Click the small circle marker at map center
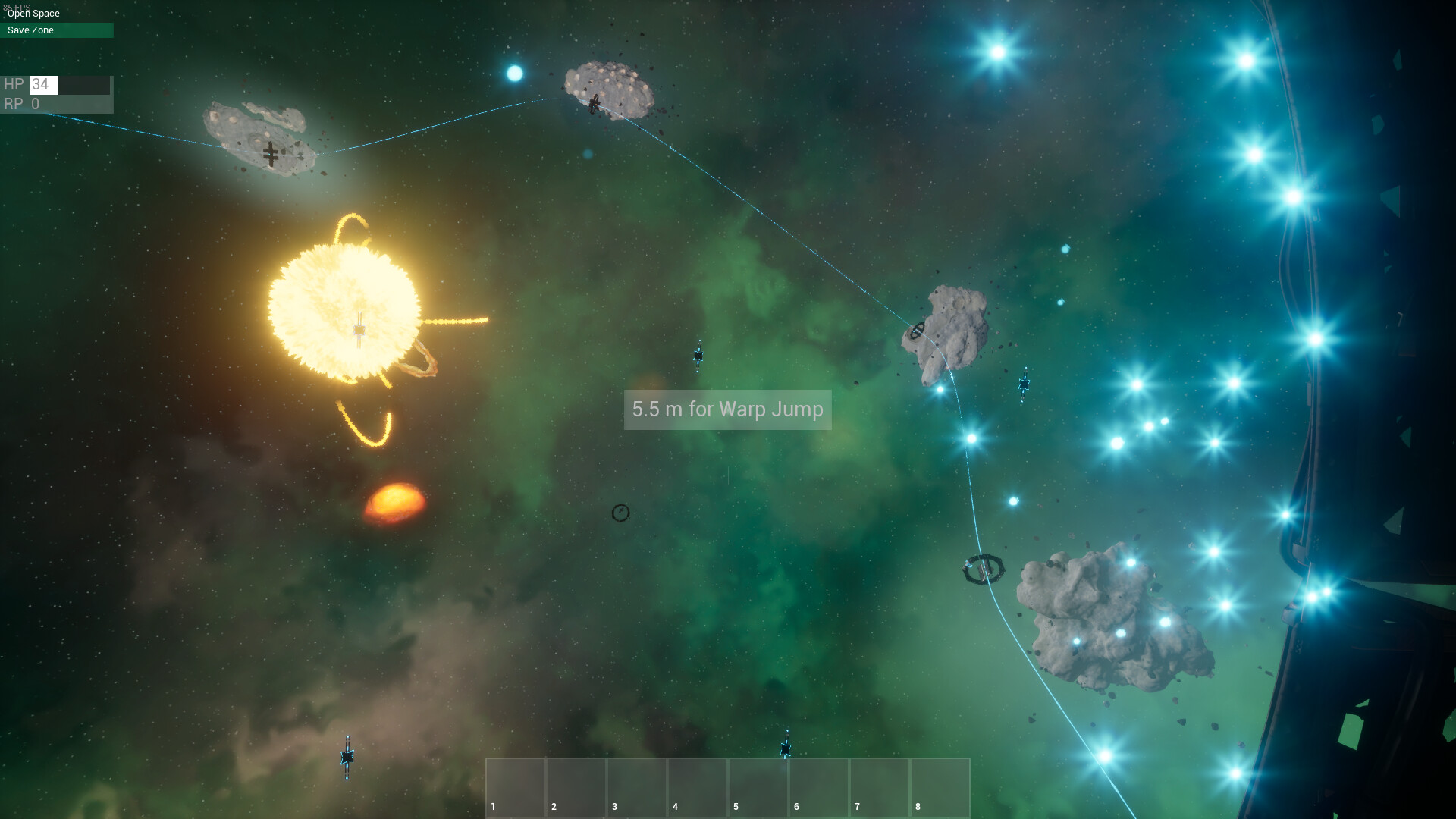The width and height of the screenshot is (1456, 819). 621,513
